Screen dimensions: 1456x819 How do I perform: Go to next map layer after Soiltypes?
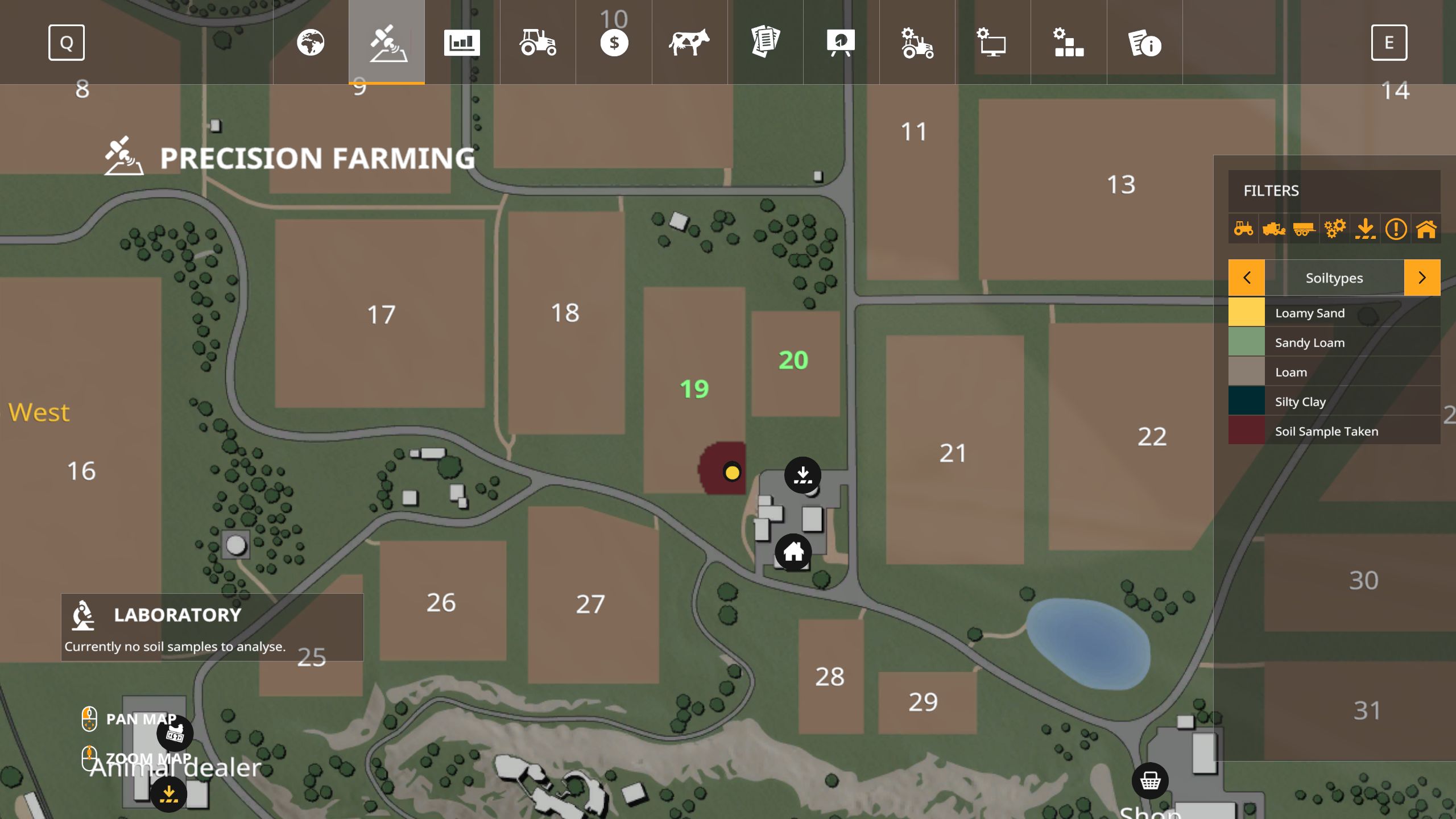tap(1422, 278)
